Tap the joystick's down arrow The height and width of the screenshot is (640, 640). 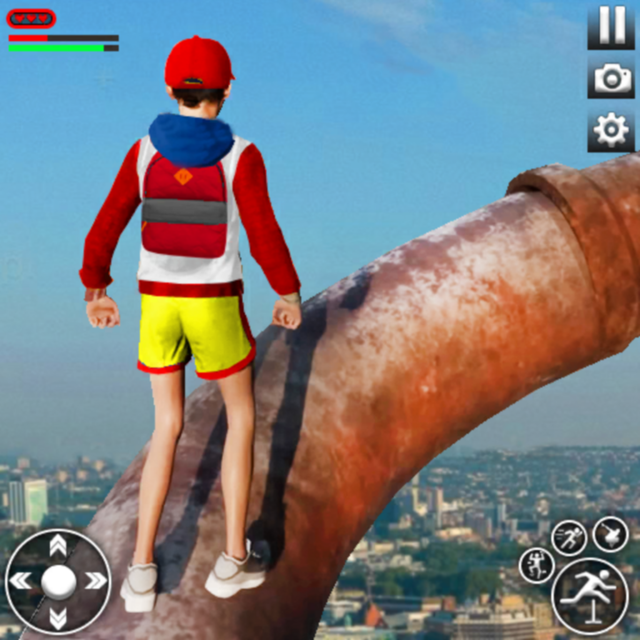58,617
